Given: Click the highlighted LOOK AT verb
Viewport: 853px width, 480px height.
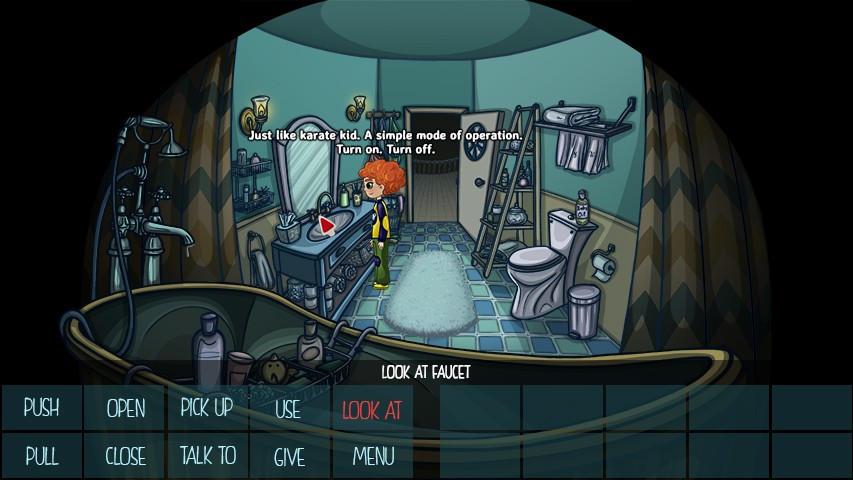Looking at the screenshot, I should point(371,408).
